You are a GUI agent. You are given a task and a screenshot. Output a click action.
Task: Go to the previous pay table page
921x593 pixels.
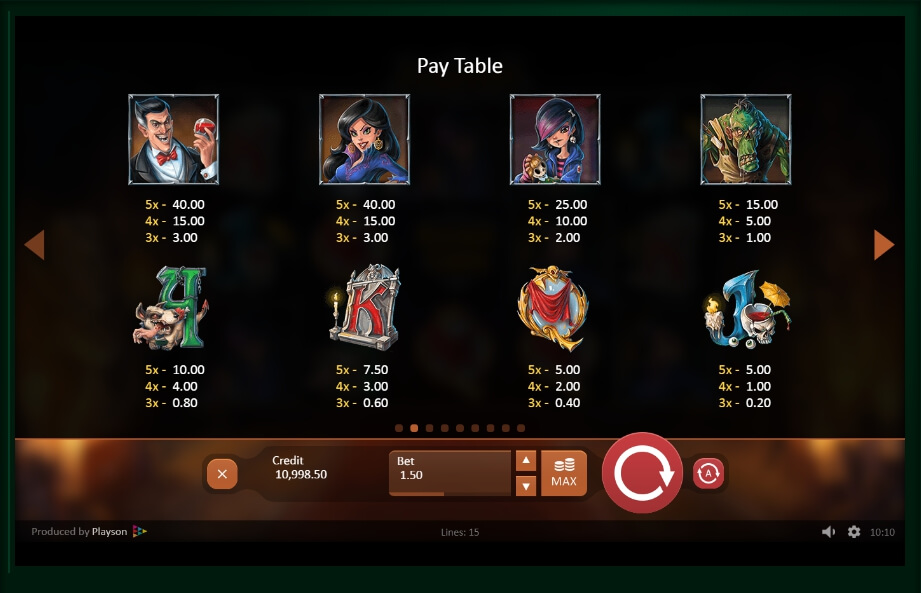point(34,244)
